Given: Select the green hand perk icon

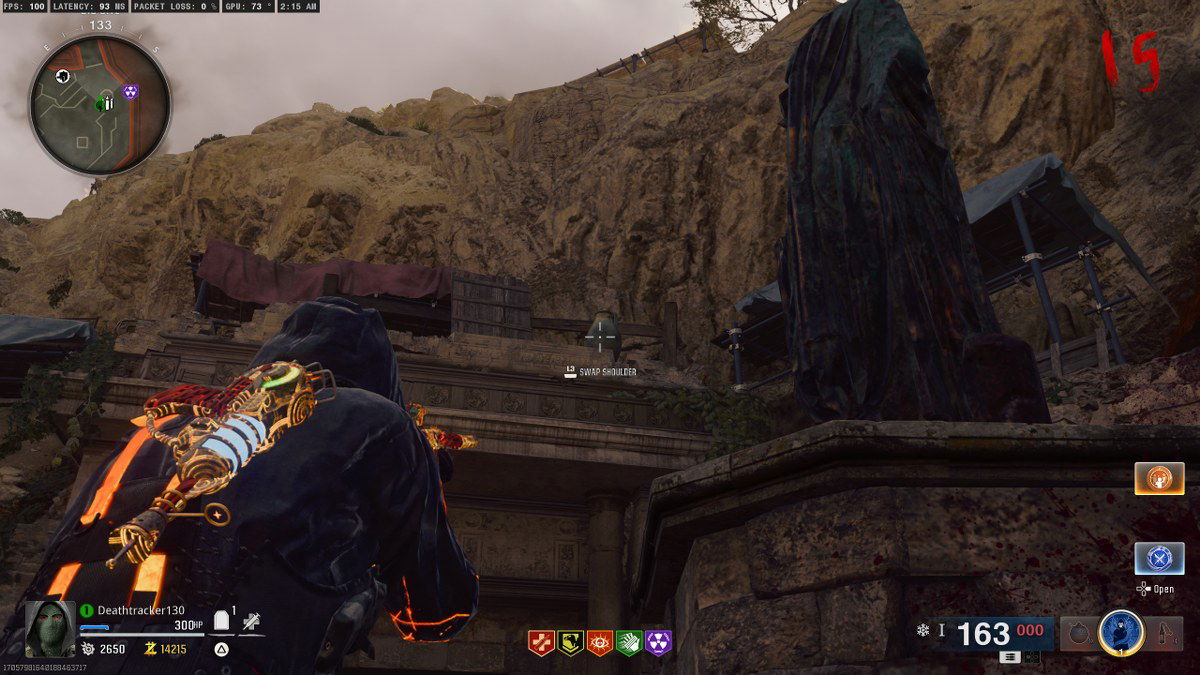Looking at the screenshot, I should 629,643.
